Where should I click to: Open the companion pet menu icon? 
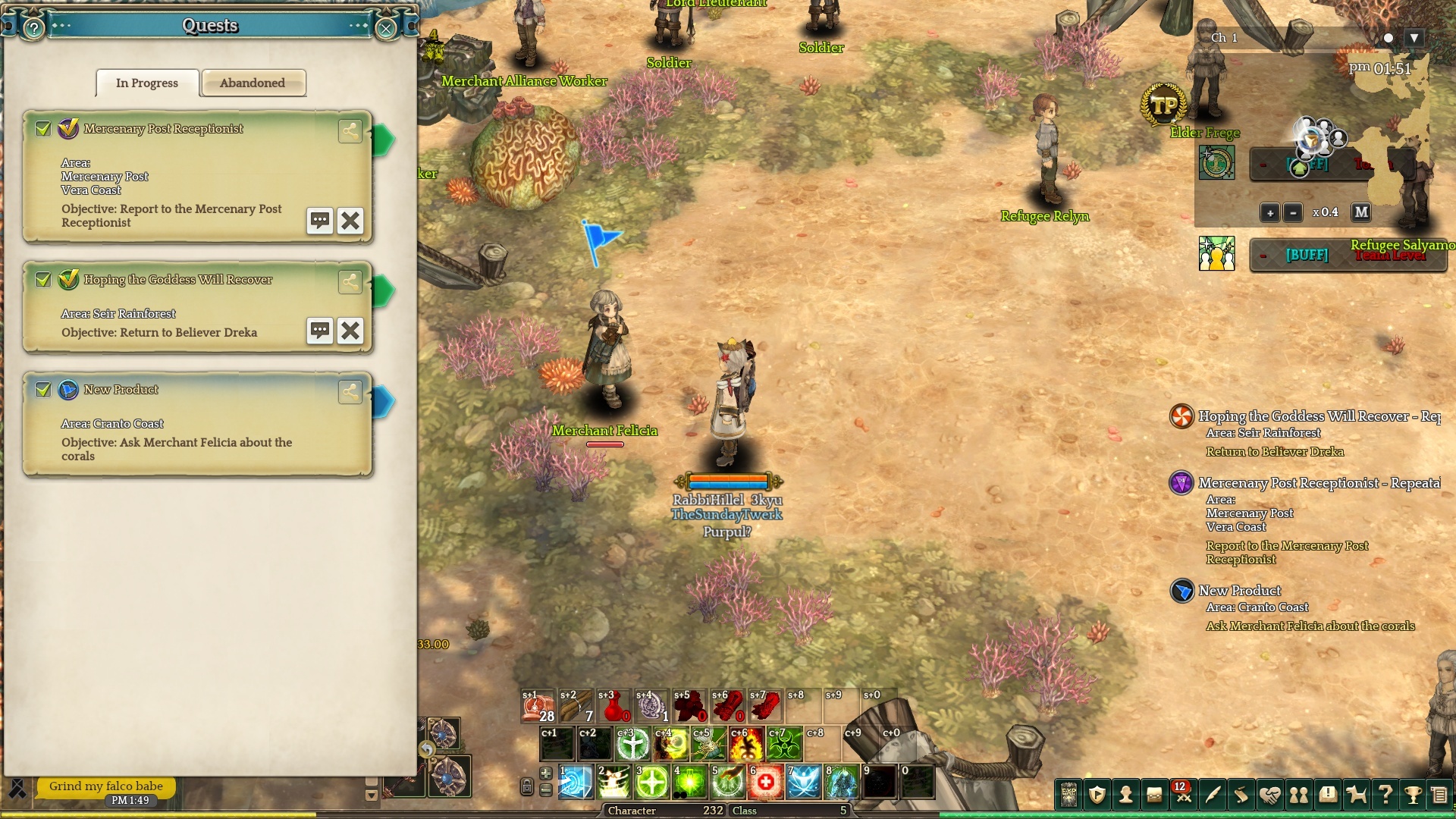pyautogui.click(x=1356, y=795)
